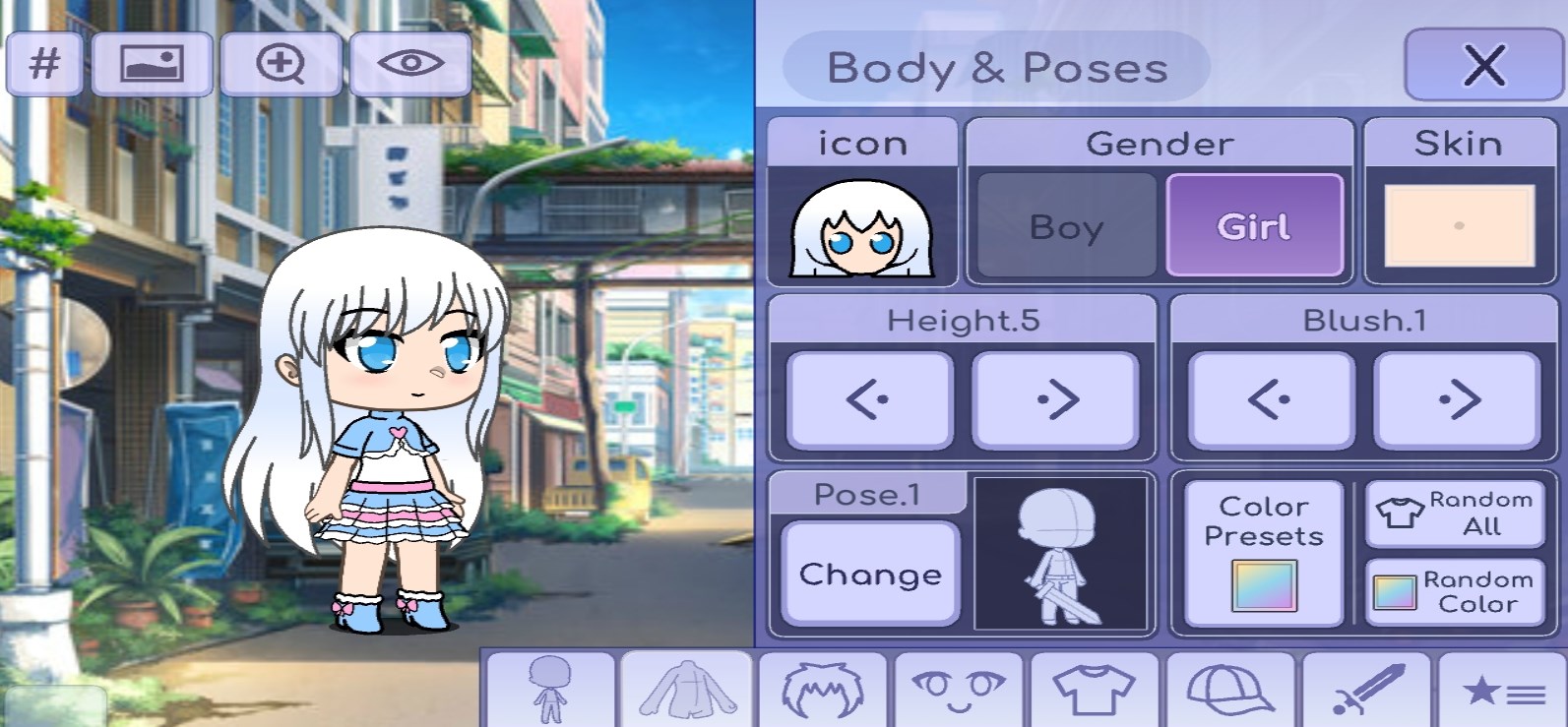This screenshot has width=1568, height=727.
Task: Select the hashtag scene code icon
Action: [43, 63]
